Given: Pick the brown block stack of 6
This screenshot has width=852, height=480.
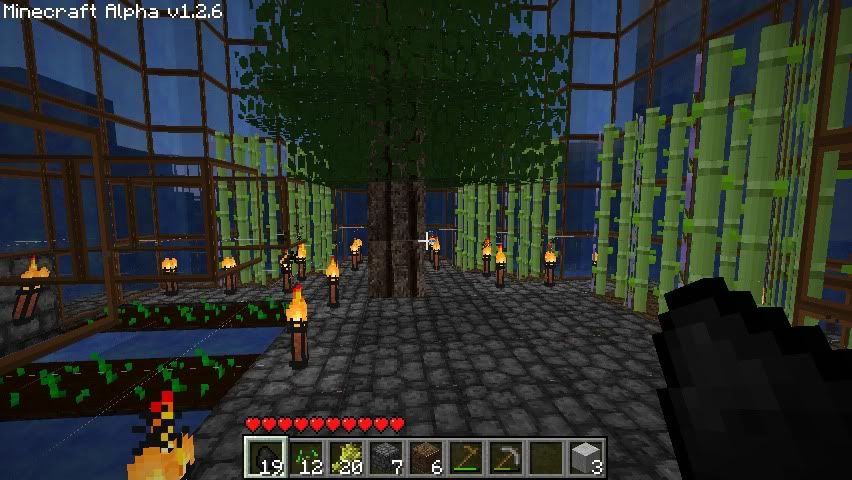Looking at the screenshot, I should tap(425, 458).
